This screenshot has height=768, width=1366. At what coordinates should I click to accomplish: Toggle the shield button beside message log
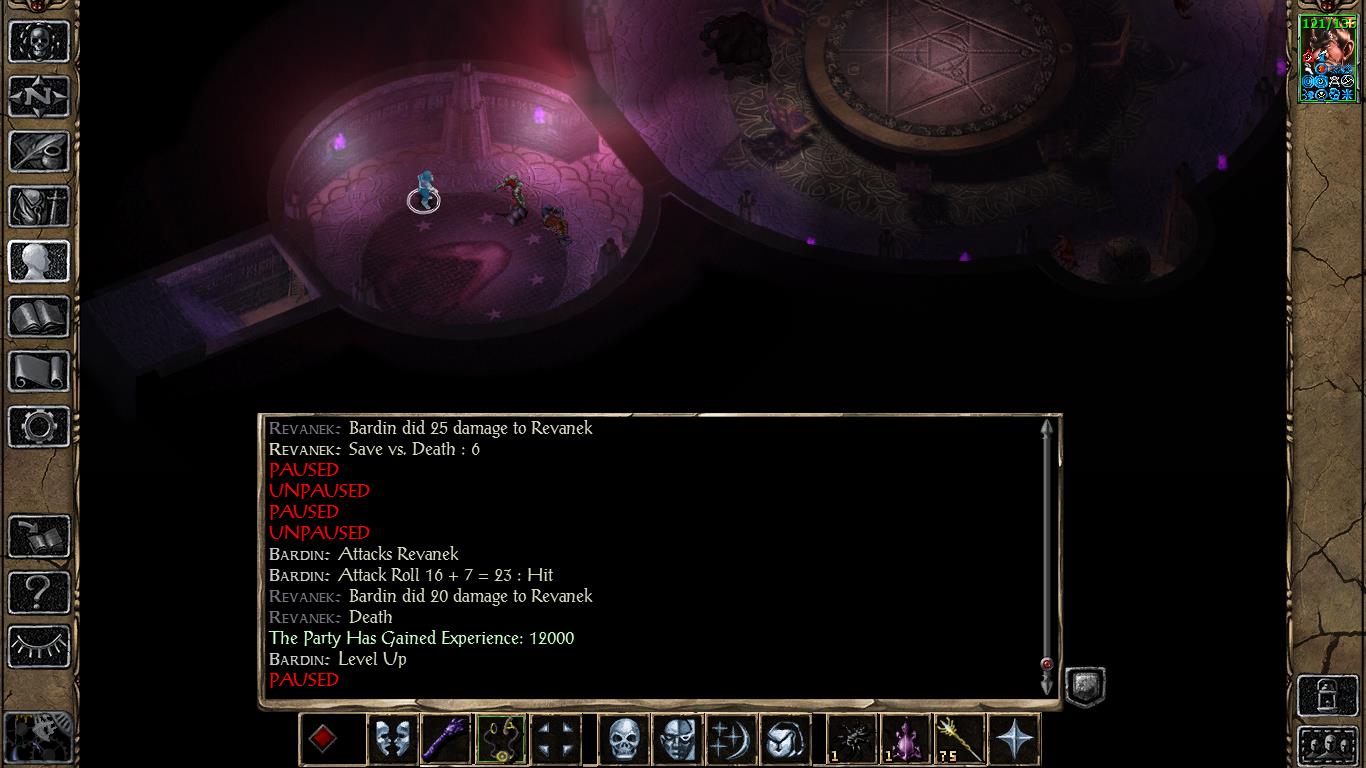pyautogui.click(x=1085, y=687)
